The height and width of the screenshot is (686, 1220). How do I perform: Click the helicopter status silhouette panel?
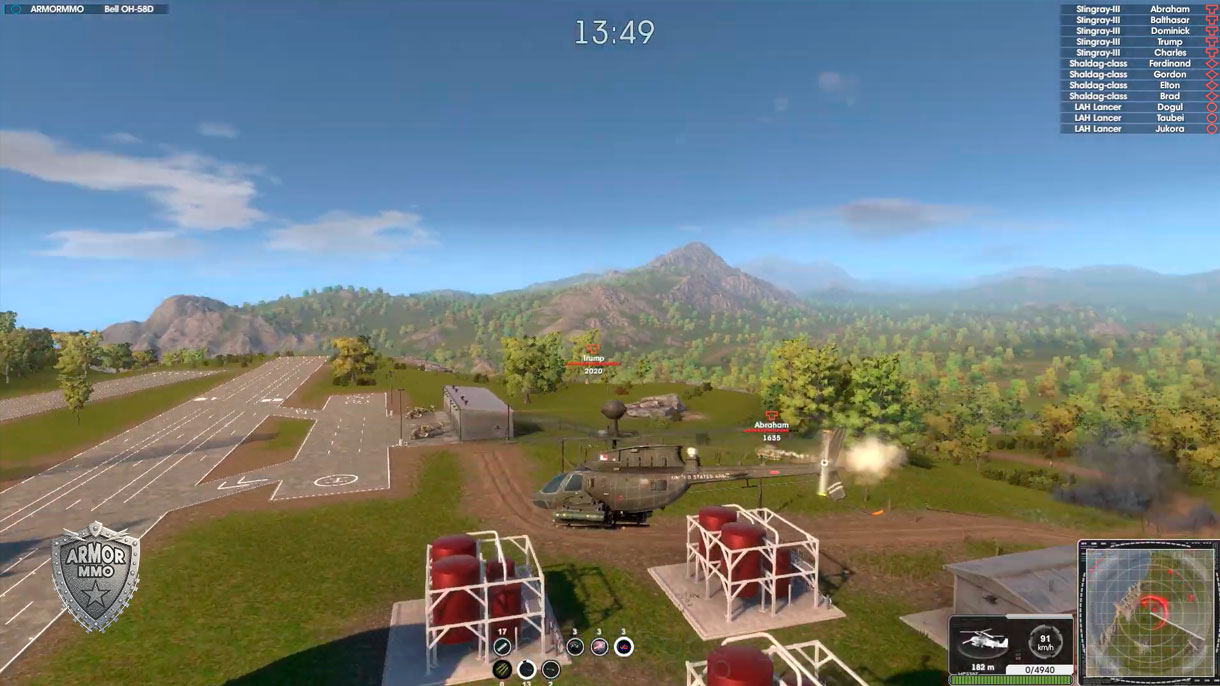click(984, 639)
